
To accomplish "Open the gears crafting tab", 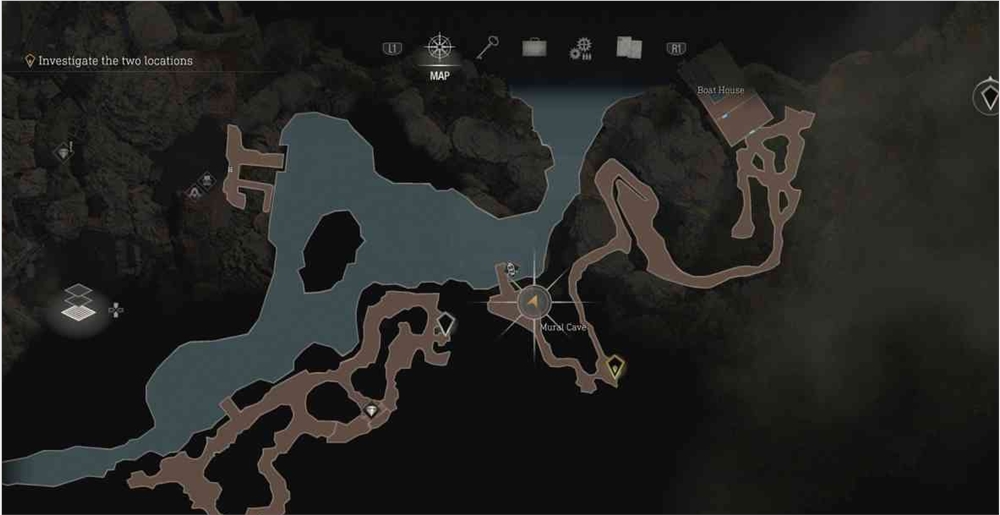I will pyautogui.click(x=581, y=49).
